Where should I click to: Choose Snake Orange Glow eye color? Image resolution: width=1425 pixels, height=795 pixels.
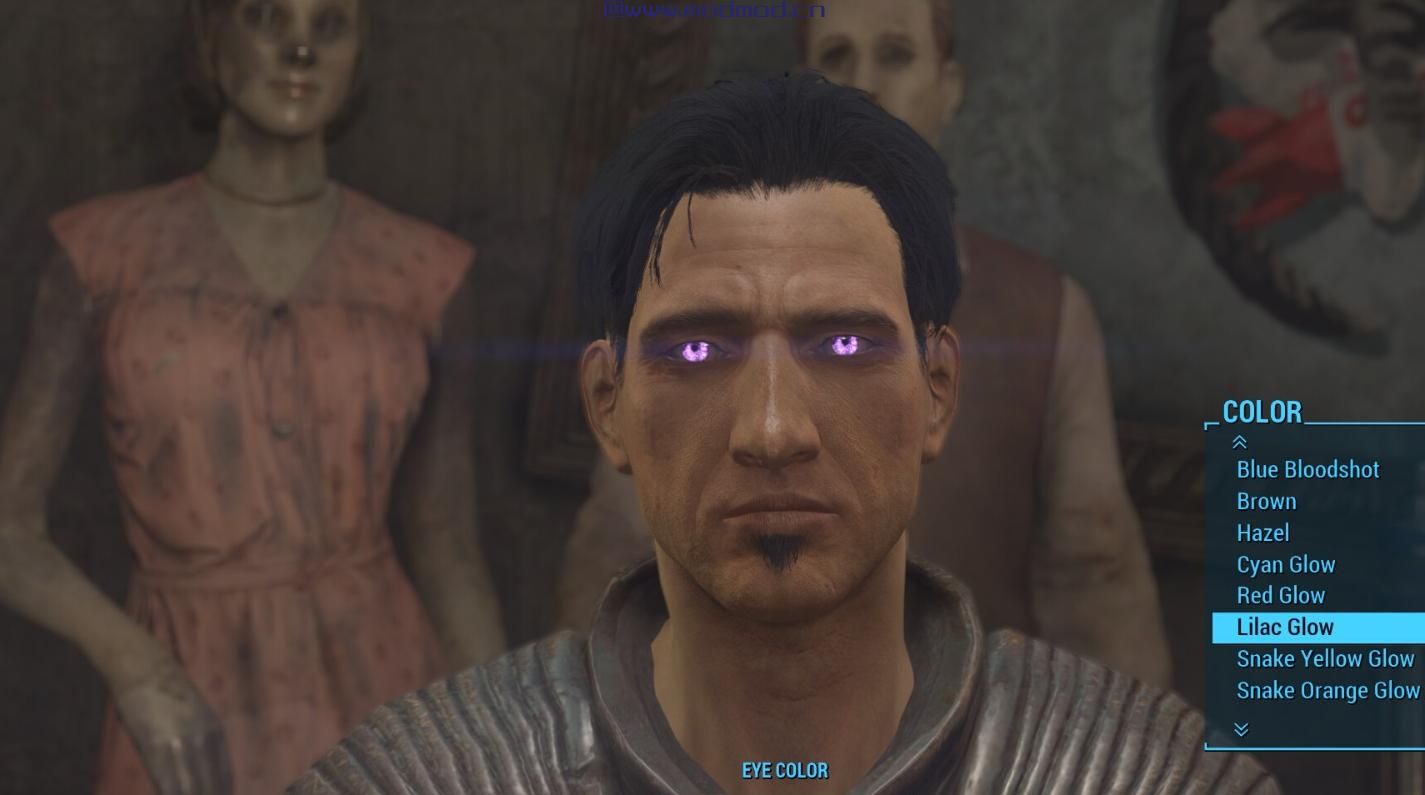tap(1327, 690)
